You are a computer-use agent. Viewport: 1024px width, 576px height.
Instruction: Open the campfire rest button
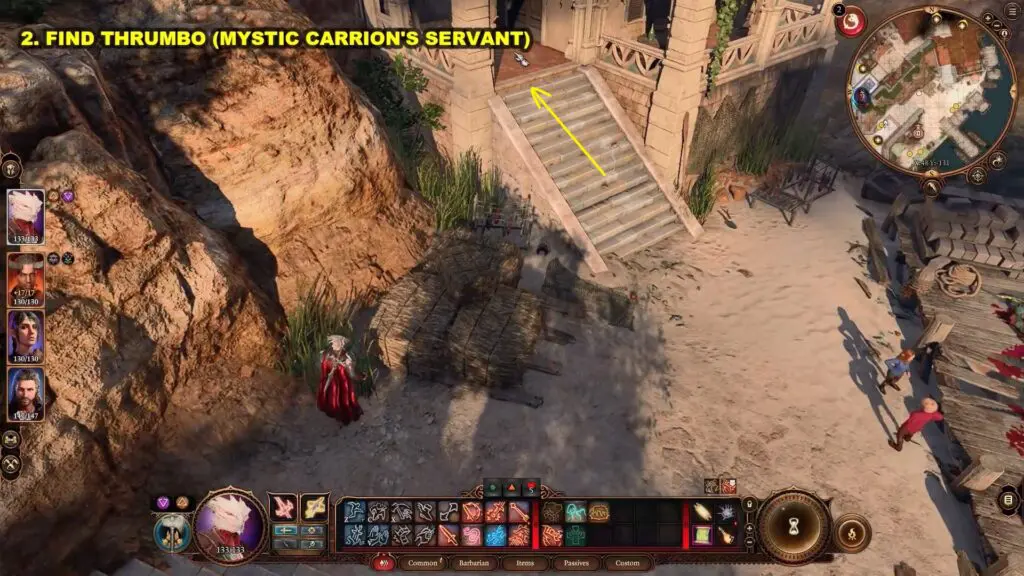tap(851, 531)
